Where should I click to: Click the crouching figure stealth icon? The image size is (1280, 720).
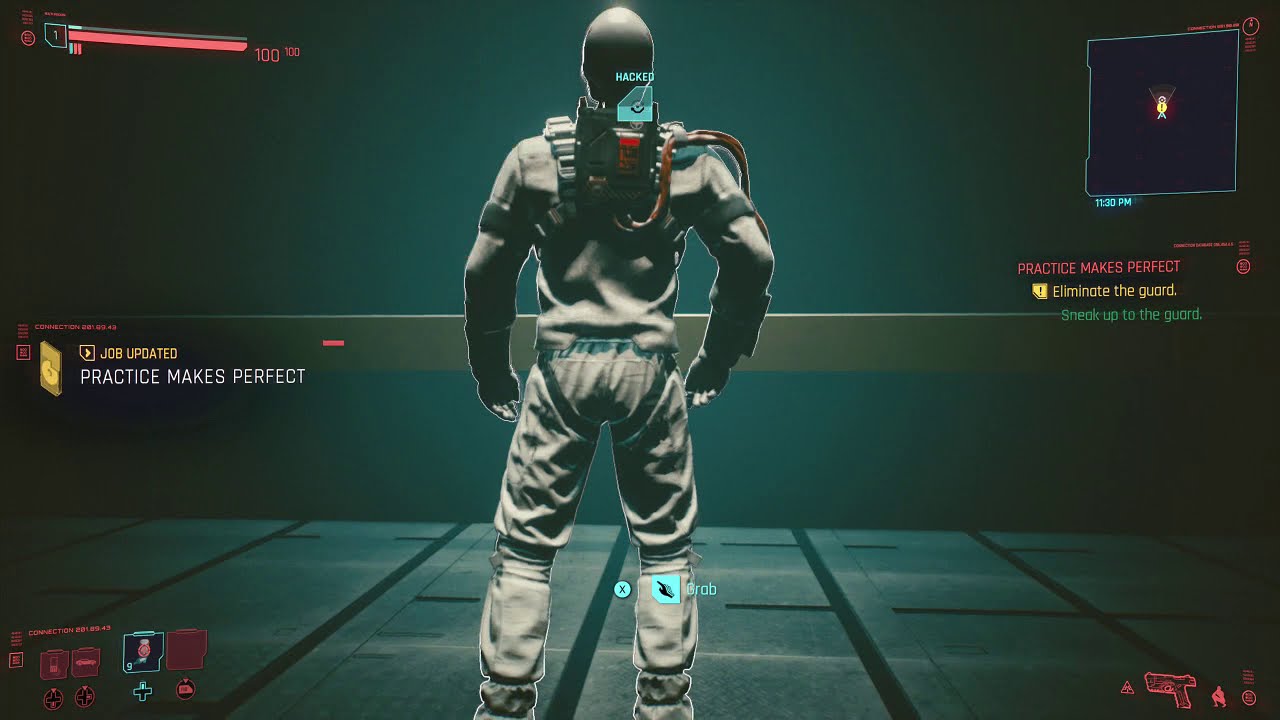point(1219,697)
